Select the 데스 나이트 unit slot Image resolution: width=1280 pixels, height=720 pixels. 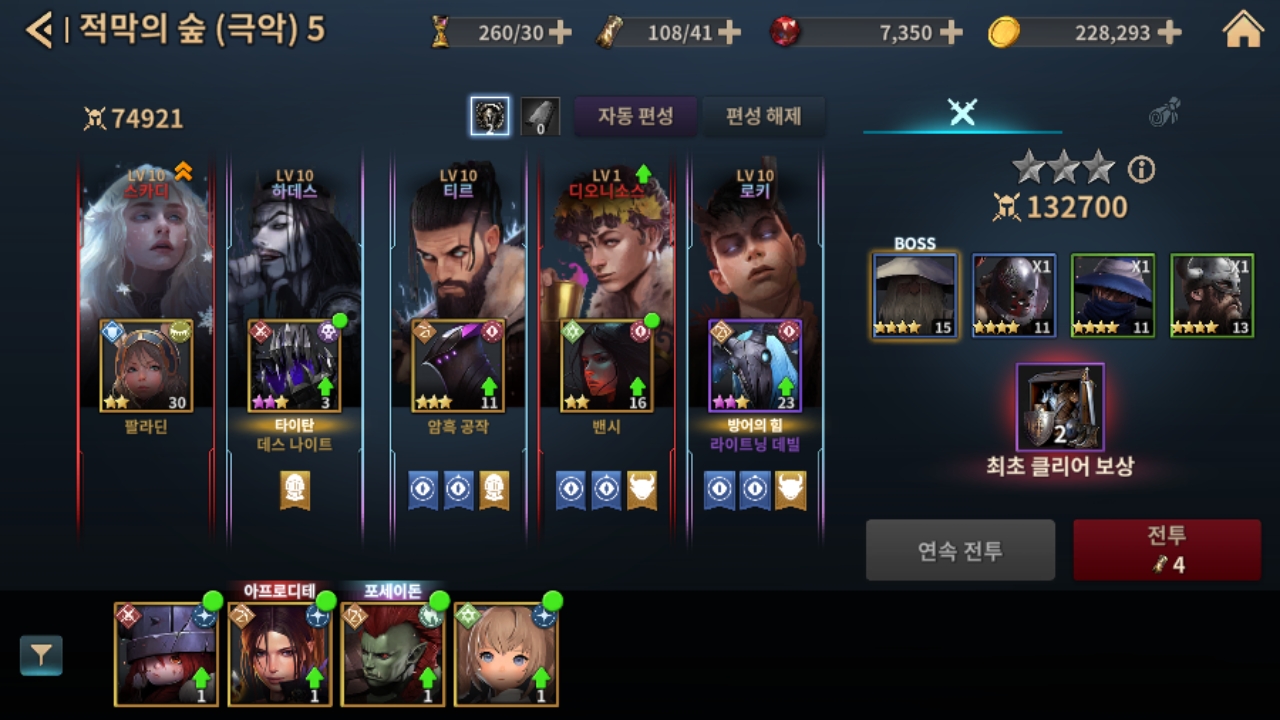[x=294, y=366]
